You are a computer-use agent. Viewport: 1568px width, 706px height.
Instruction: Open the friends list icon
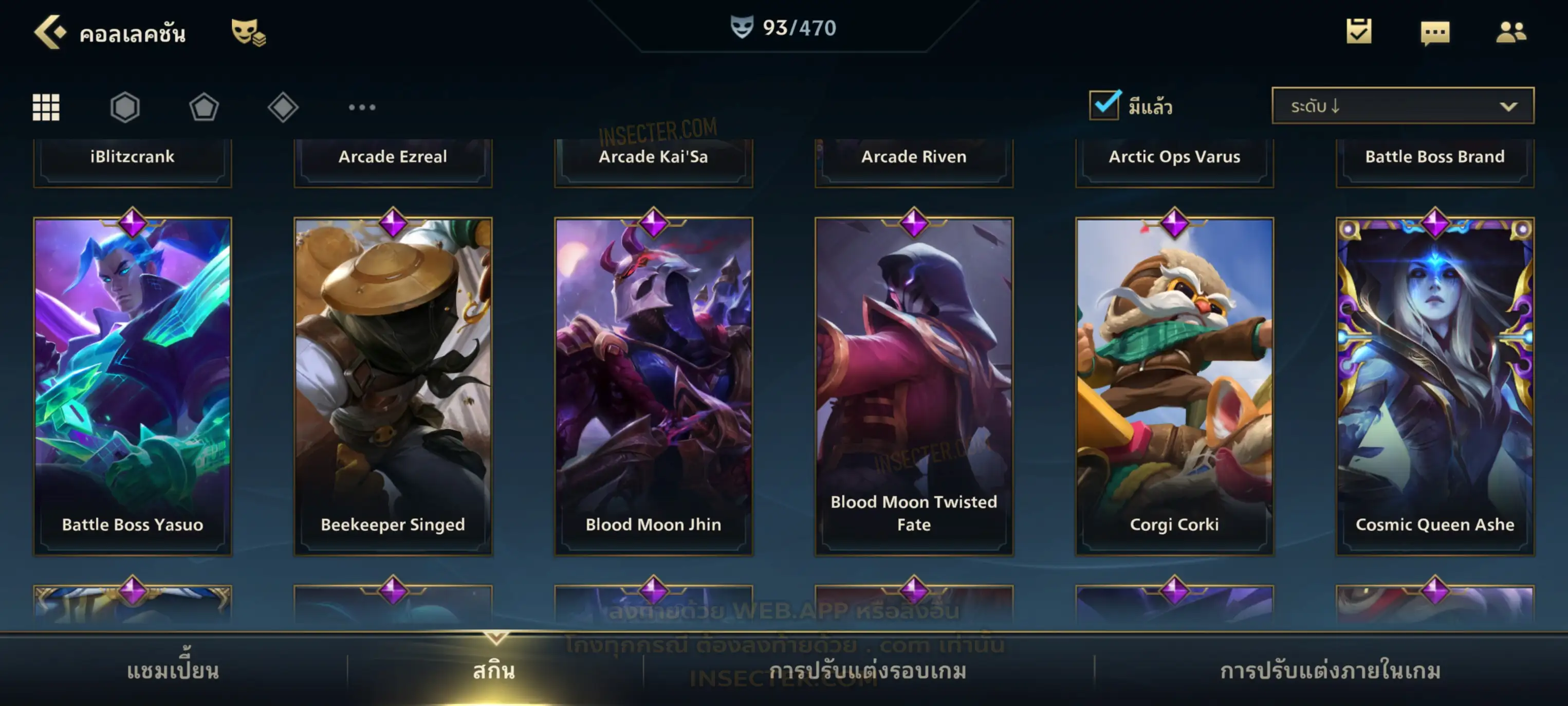pos(1511,32)
